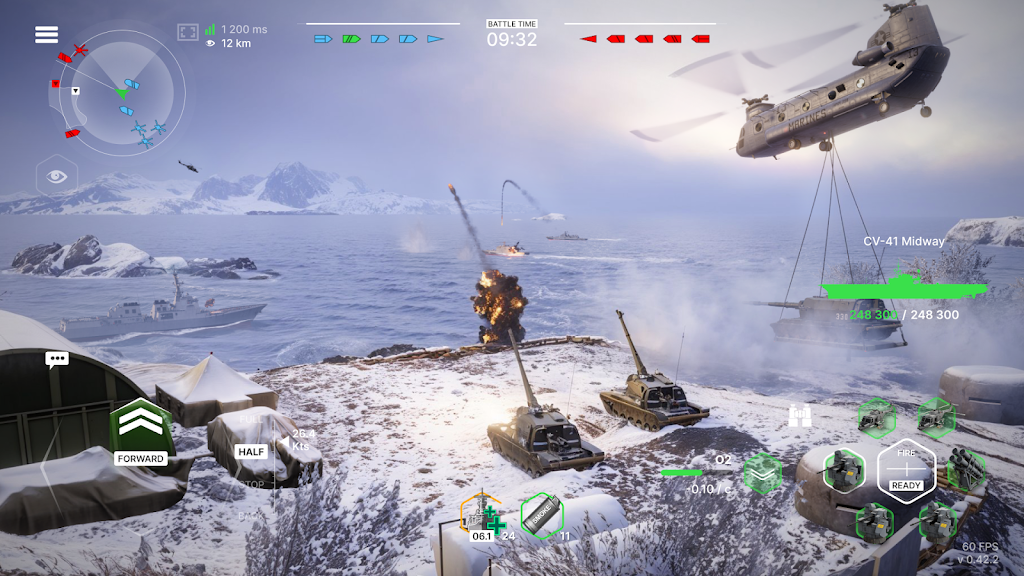The height and width of the screenshot is (576, 1024).
Task: Deploy the smoke grenade consumable
Action: pyautogui.click(x=542, y=516)
